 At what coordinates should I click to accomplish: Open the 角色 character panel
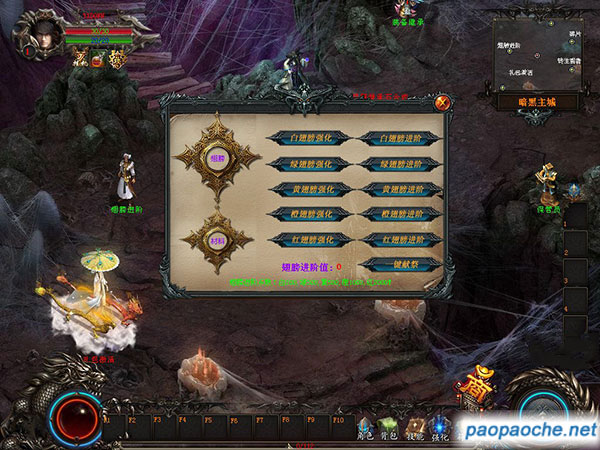pos(366,428)
